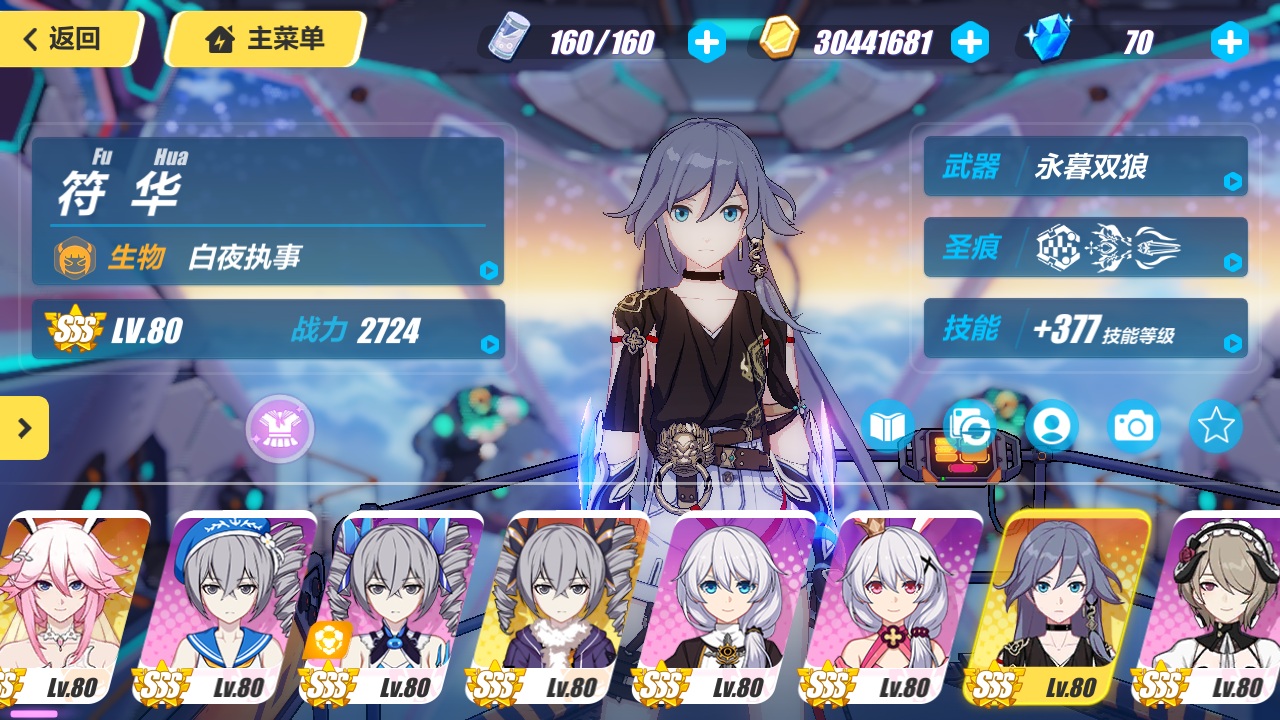This screenshot has height=720, width=1280.
Task: Add stamina with the plus button
Action: click(707, 42)
